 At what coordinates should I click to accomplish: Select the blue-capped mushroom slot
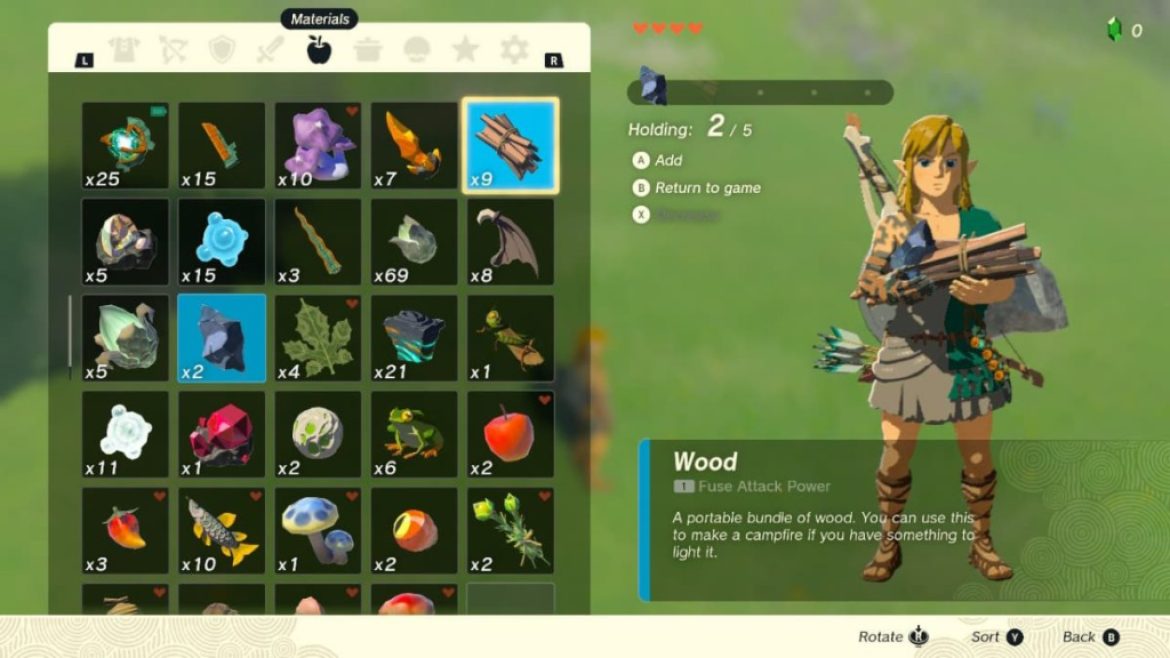pyautogui.click(x=318, y=530)
